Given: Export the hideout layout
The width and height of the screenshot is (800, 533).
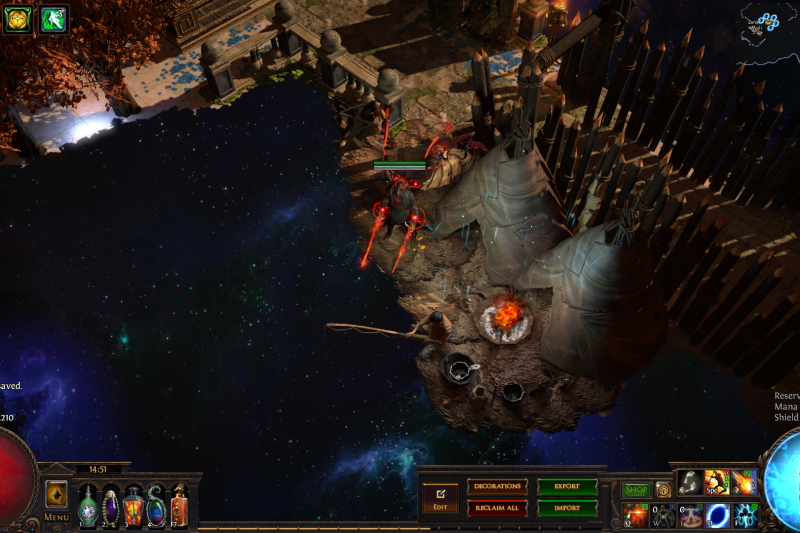Looking at the screenshot, I should [x=567, y=487].
